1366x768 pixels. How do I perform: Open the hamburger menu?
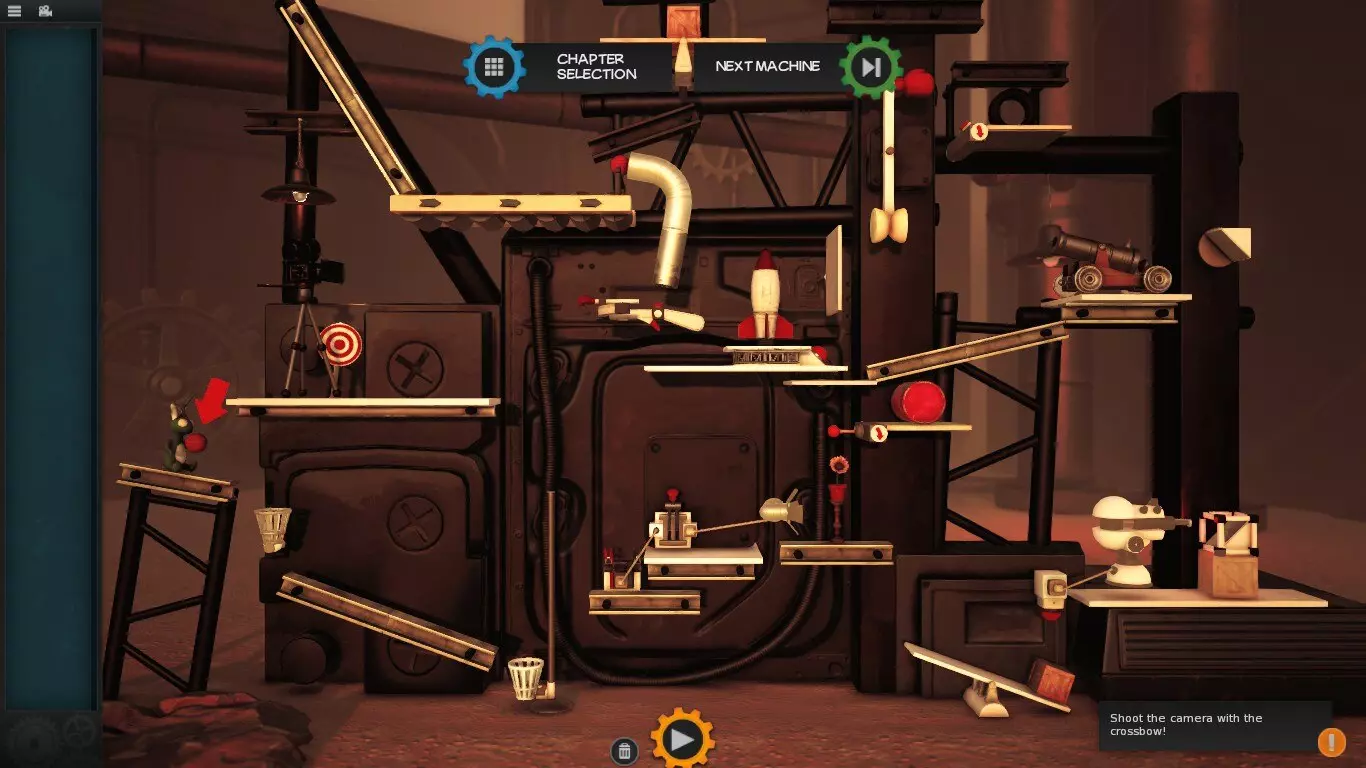(14, 11)
